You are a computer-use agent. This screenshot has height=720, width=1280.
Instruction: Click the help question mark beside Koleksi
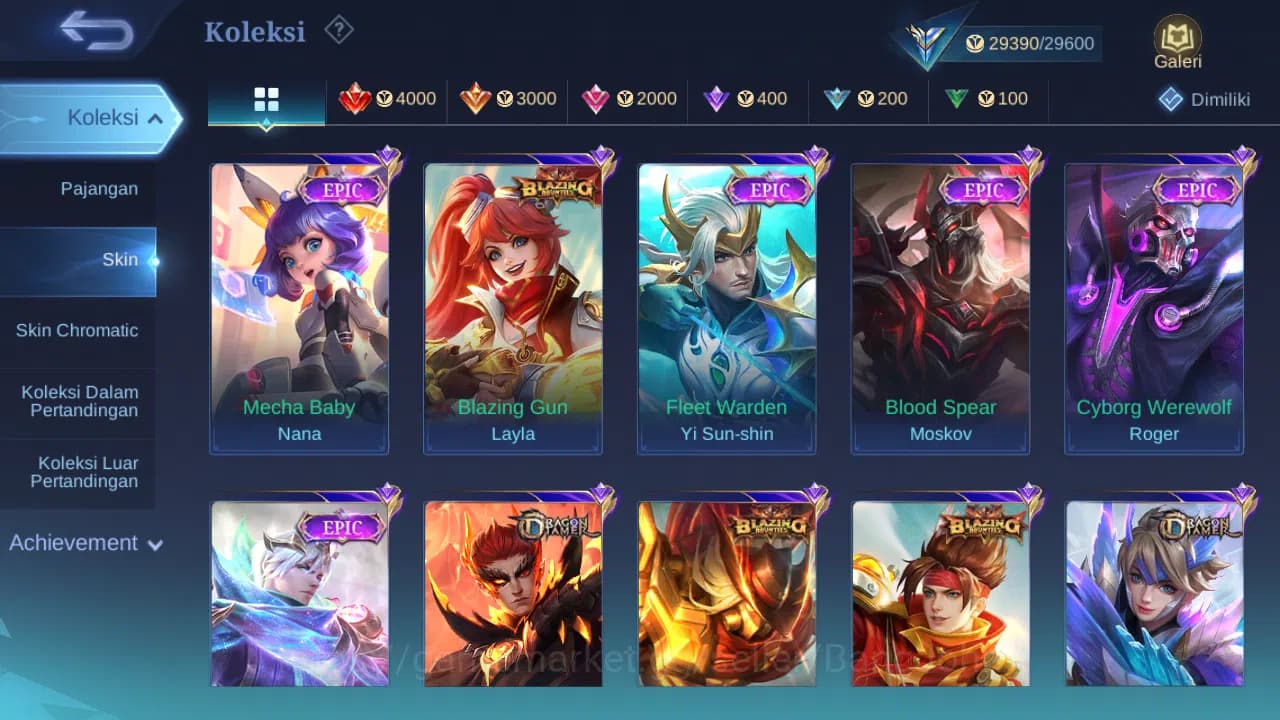[x=338, y=30]
